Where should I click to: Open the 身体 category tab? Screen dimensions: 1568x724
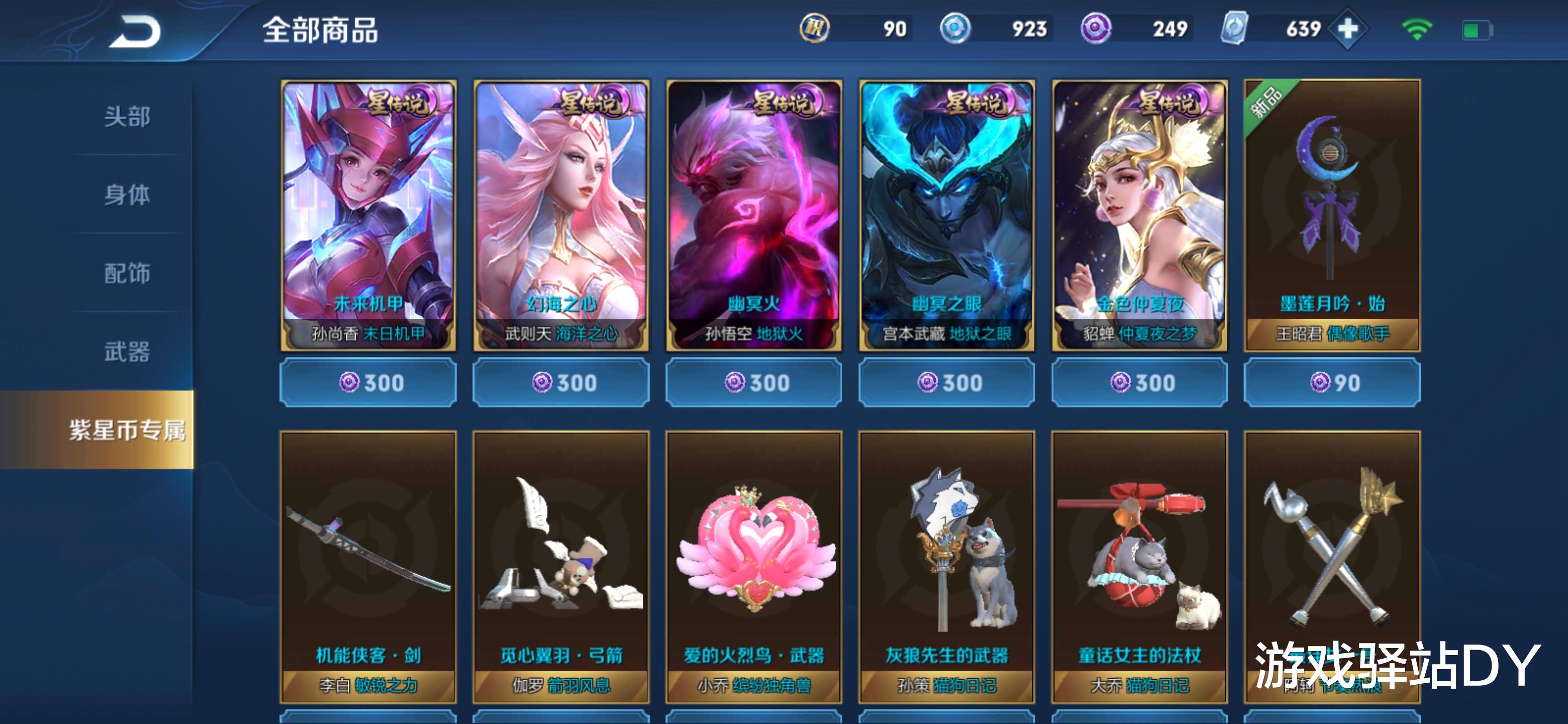pyautogui.click(x=127, y=195)
